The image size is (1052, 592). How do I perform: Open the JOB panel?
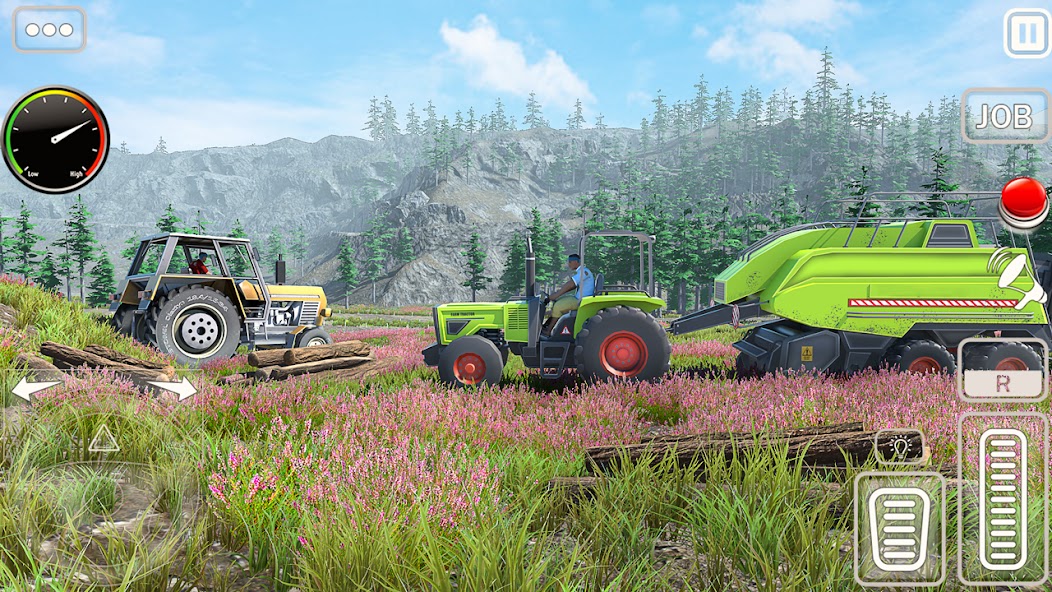(1003, 117)
